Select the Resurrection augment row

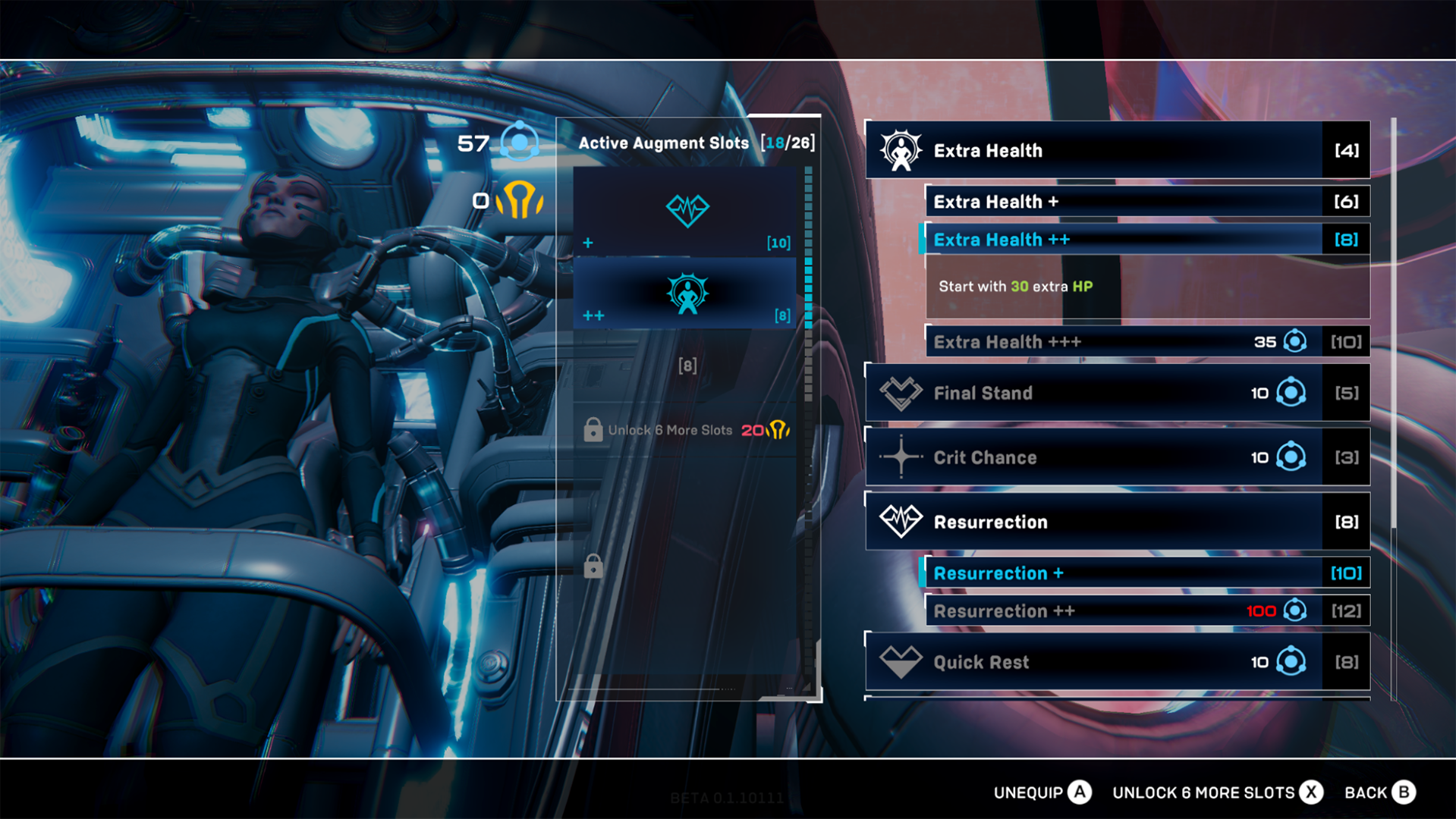tap(1117, 522)
